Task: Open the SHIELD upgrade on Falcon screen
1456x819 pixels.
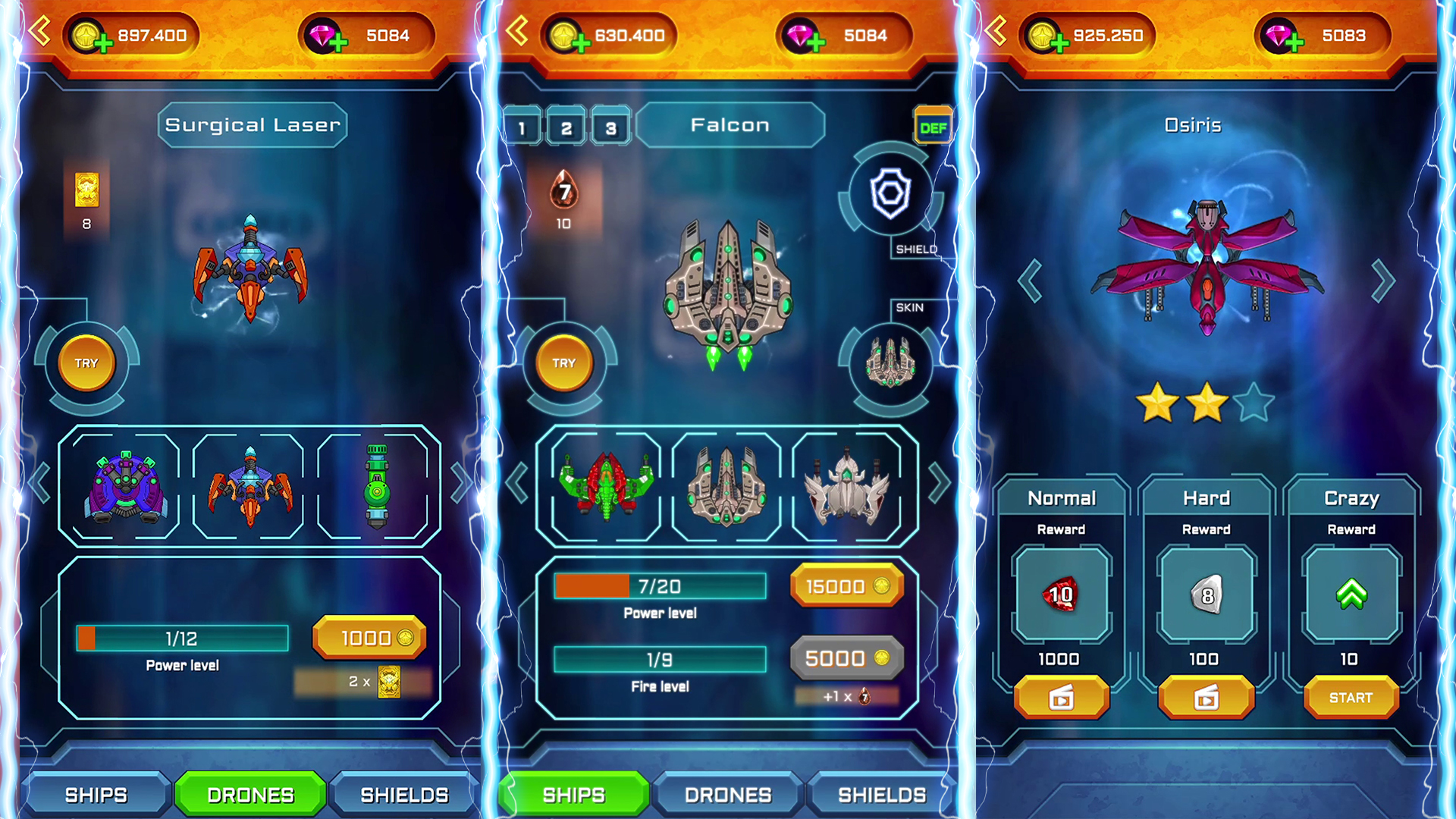Action: point(892,193)
